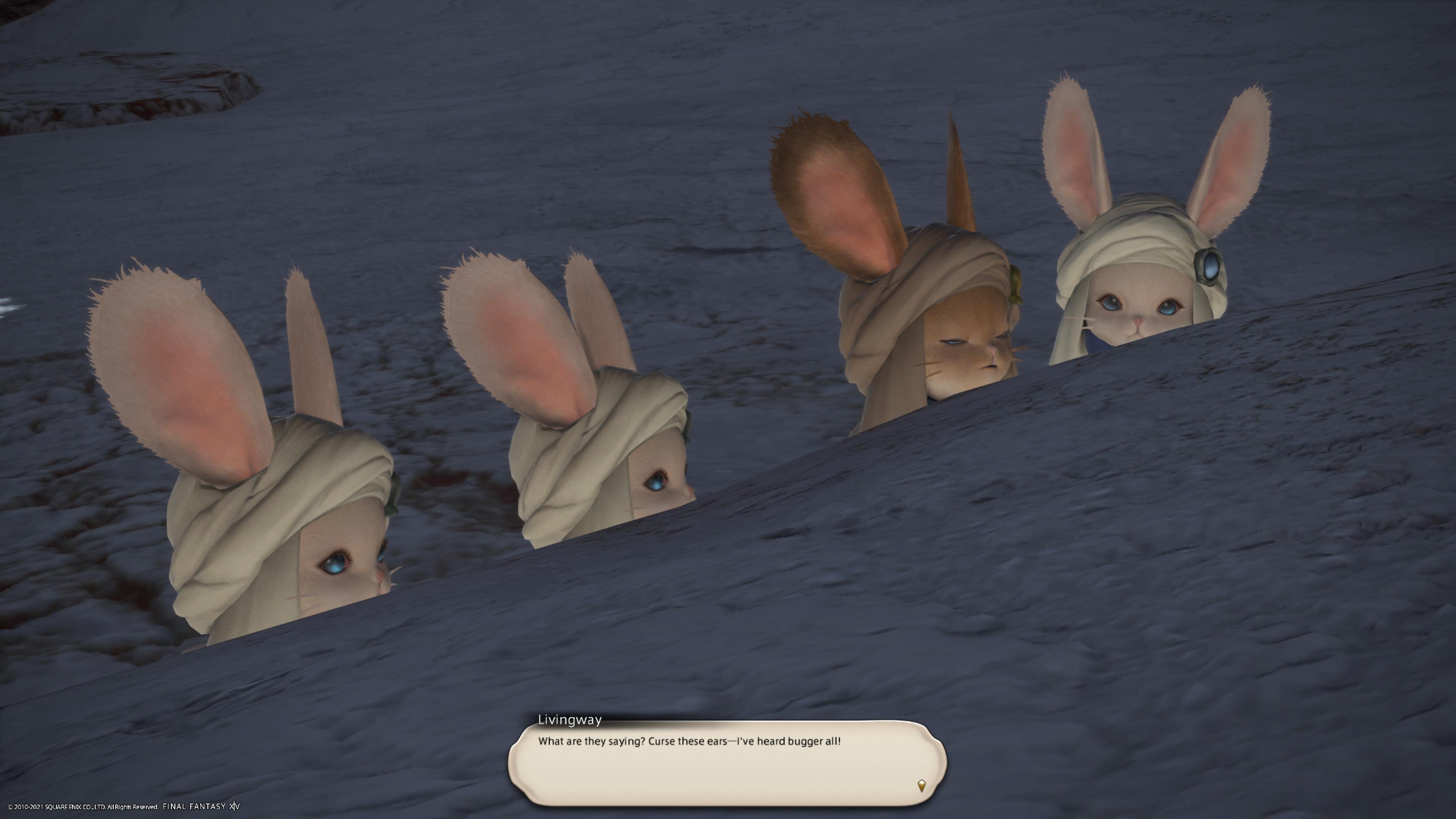Click the golden dialogue continue arrow

(921, 785)
